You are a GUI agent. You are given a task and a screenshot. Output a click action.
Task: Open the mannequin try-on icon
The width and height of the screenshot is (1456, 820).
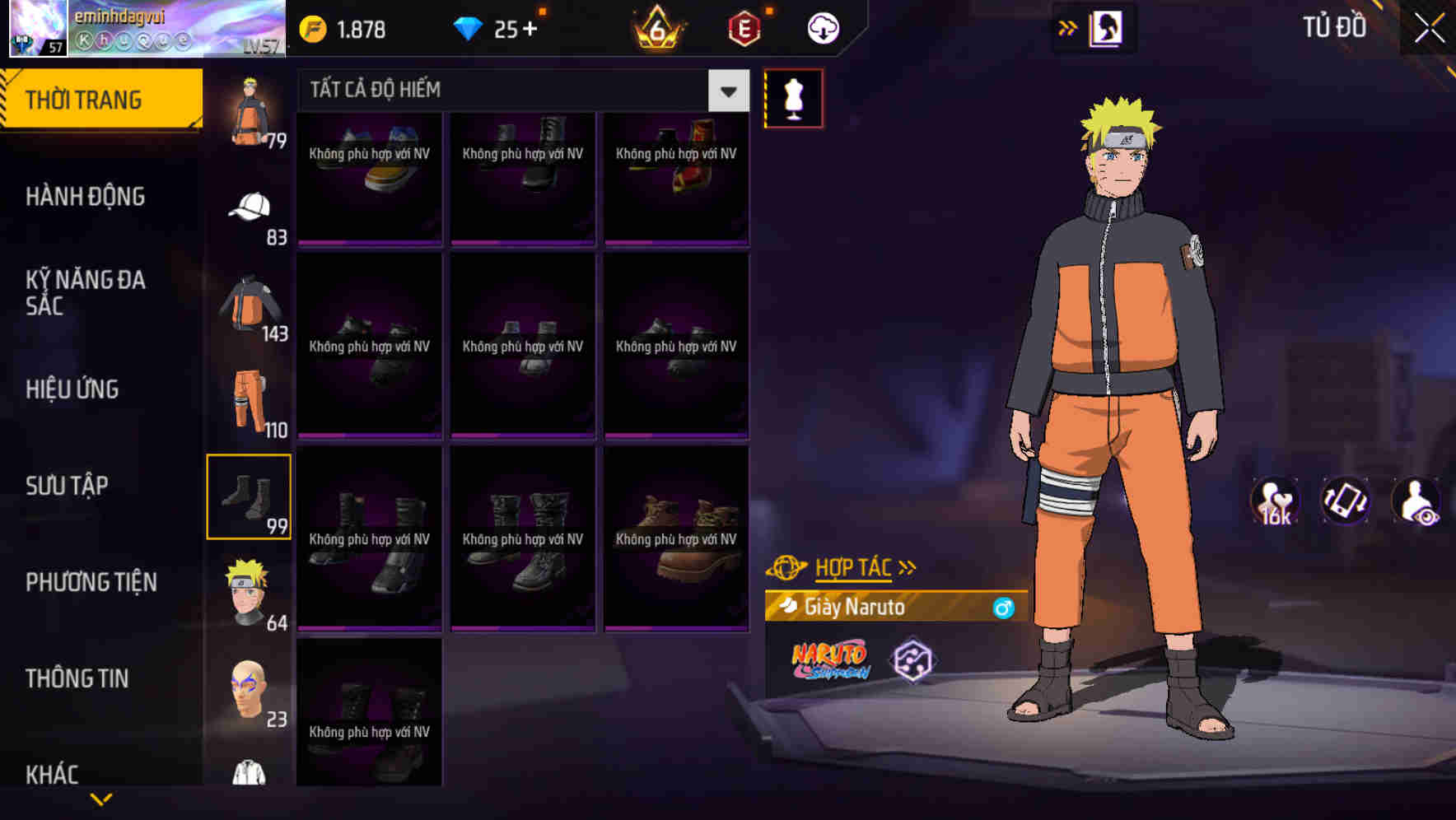pos(794,98)
